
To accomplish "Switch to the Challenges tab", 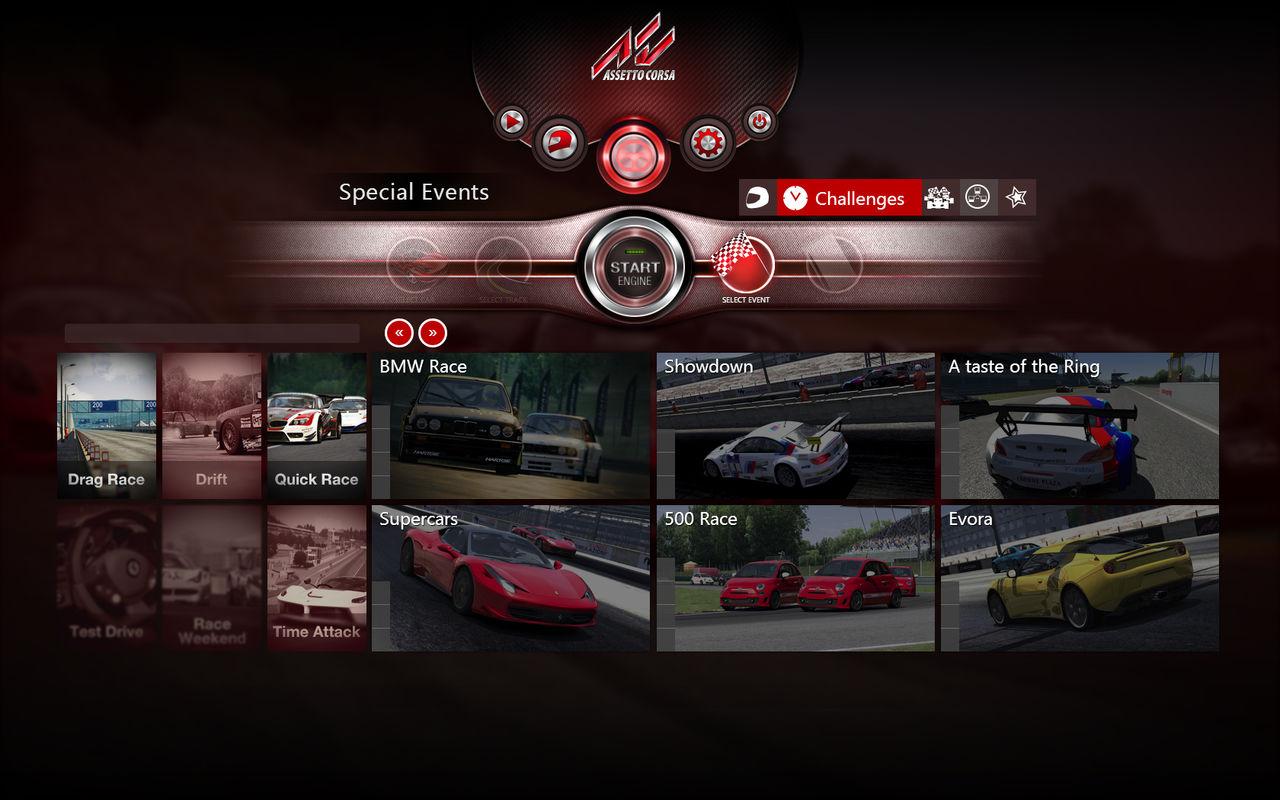I will point(849,198).
